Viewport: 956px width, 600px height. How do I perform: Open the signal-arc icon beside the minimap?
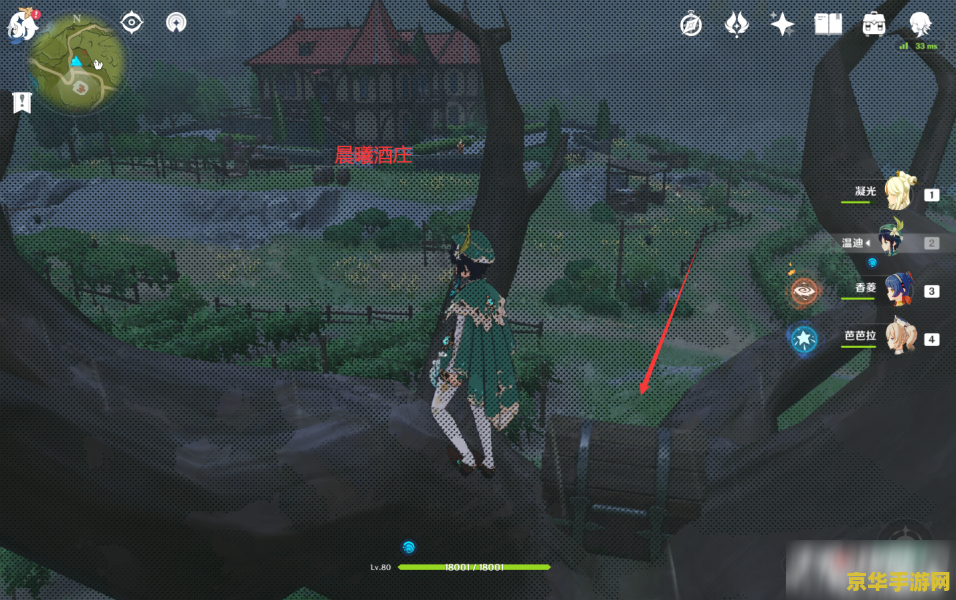pos(177,22)
